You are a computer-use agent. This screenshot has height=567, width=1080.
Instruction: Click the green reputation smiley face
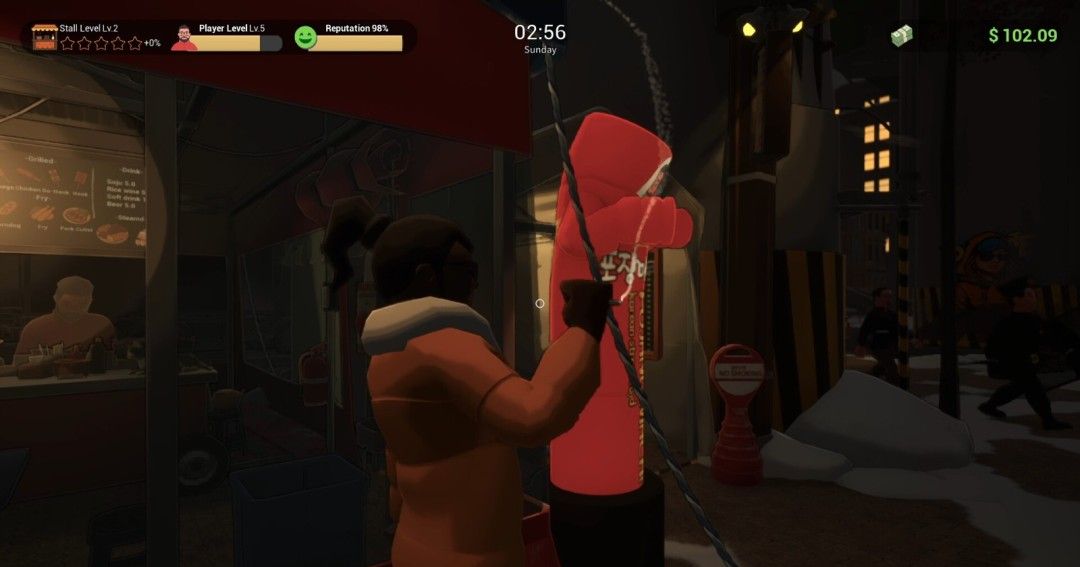305,38
